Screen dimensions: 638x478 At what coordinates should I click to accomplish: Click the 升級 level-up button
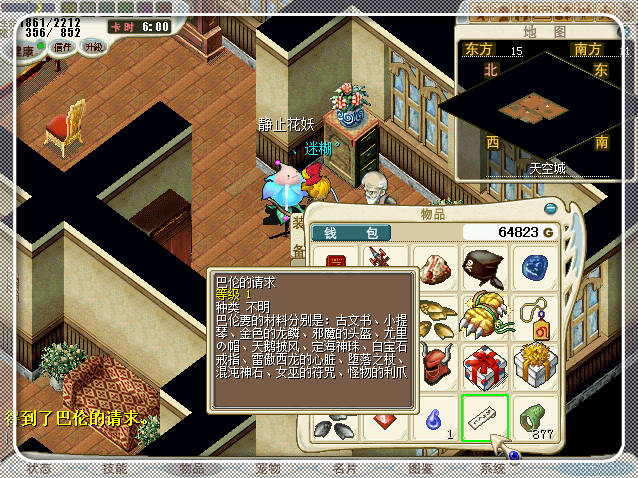[93, 47]
